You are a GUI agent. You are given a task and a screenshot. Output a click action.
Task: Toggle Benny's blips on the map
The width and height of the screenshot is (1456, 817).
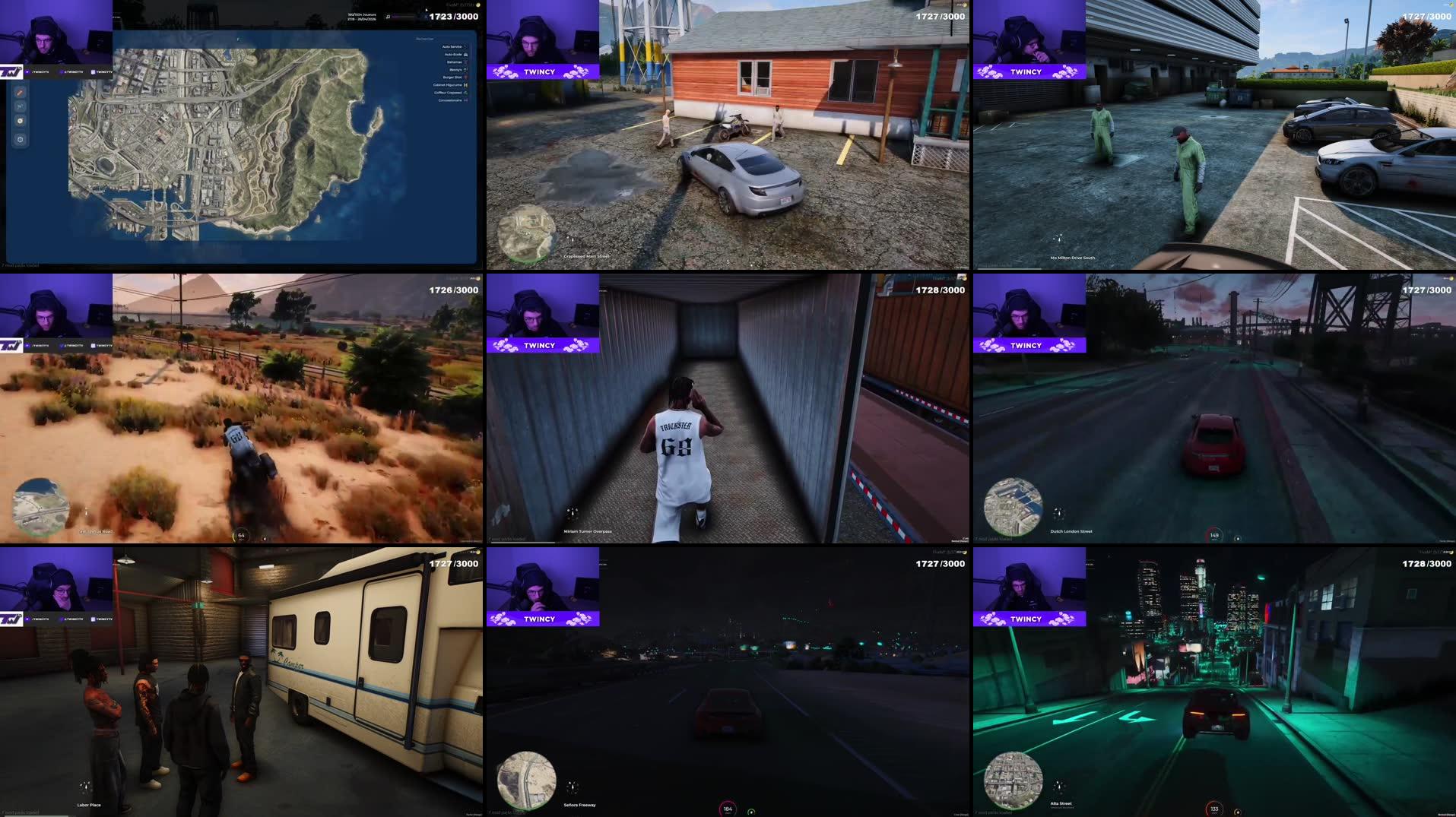tap(466, 70)
